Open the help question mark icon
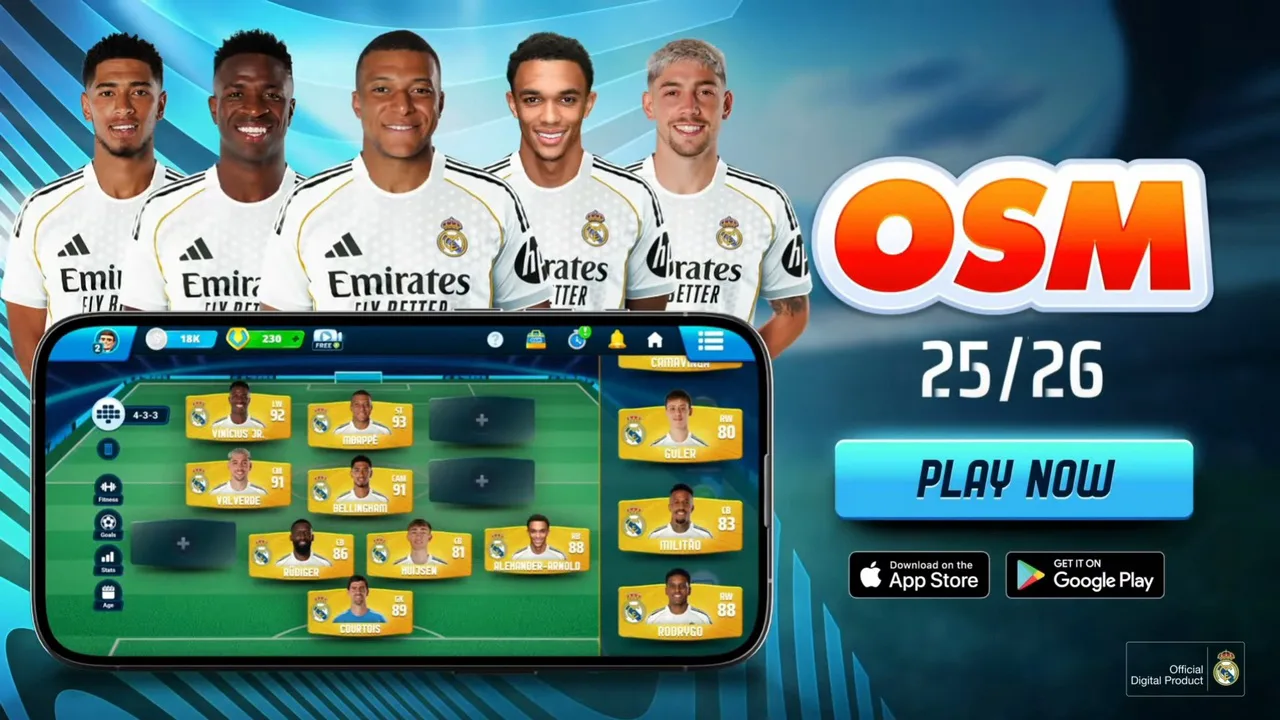Screen dimensions: 1280x720 496,339
